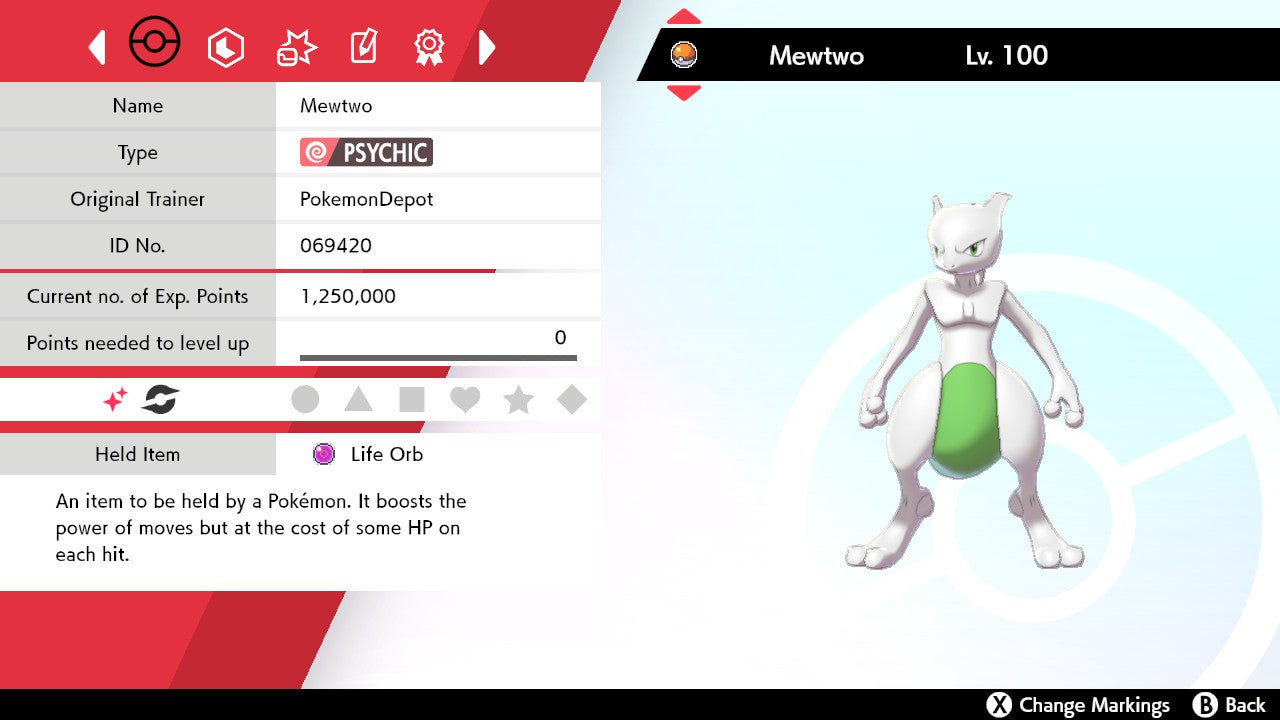The width and height of the screenshot is (1280, 720).
Task: Go to next page with right arrow
Action: point(487,47)
